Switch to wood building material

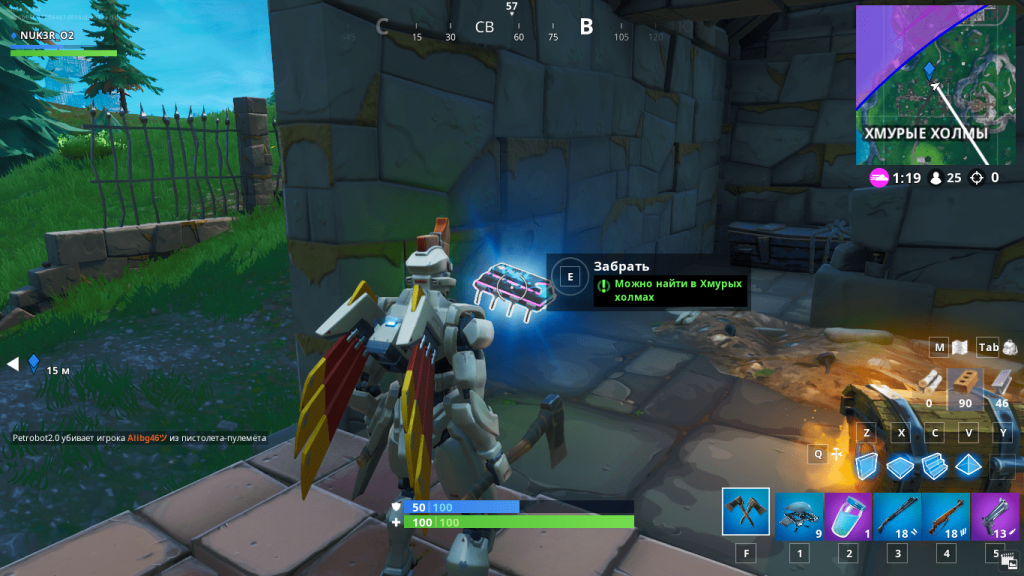coord(930,383)
